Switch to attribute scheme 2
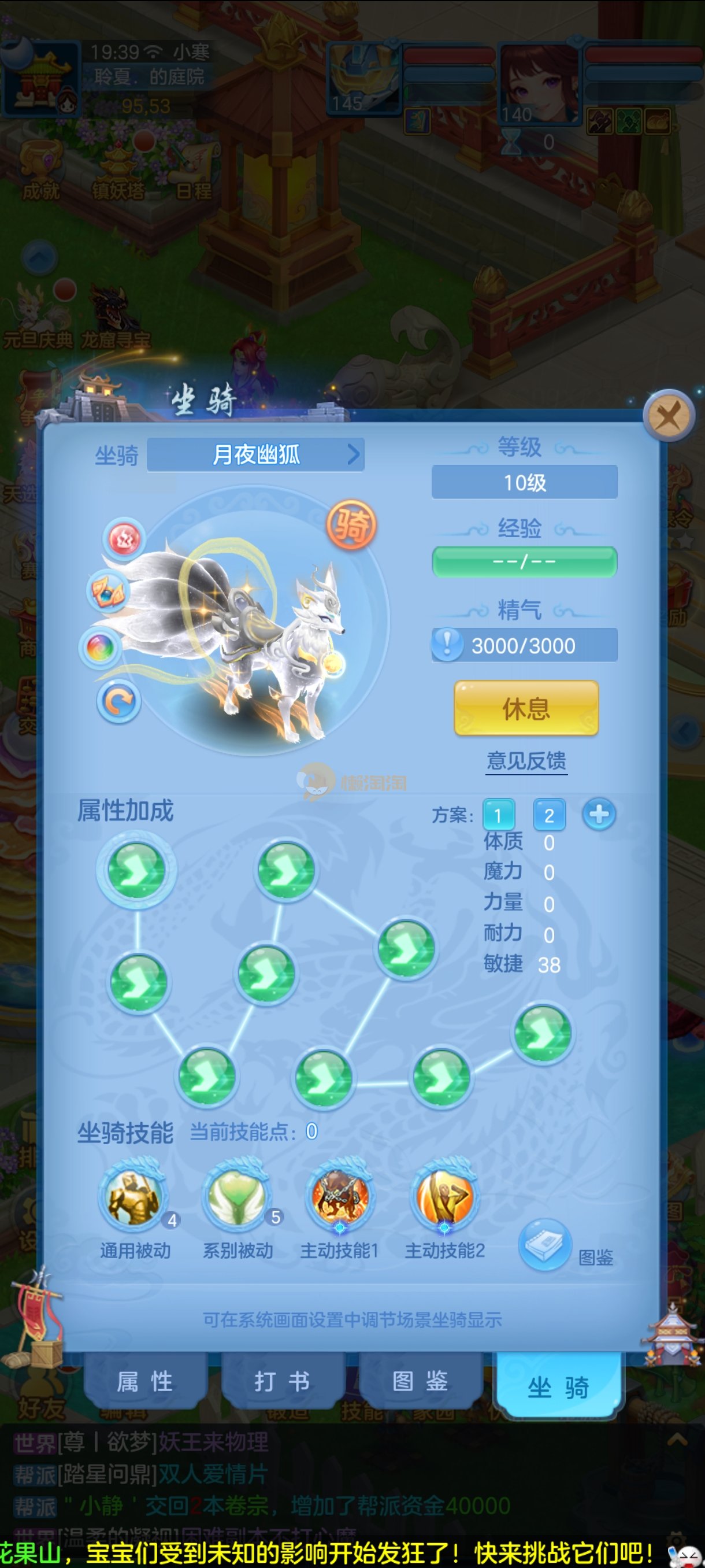This screenshot has width=705, height=1568. click(548, 815)
